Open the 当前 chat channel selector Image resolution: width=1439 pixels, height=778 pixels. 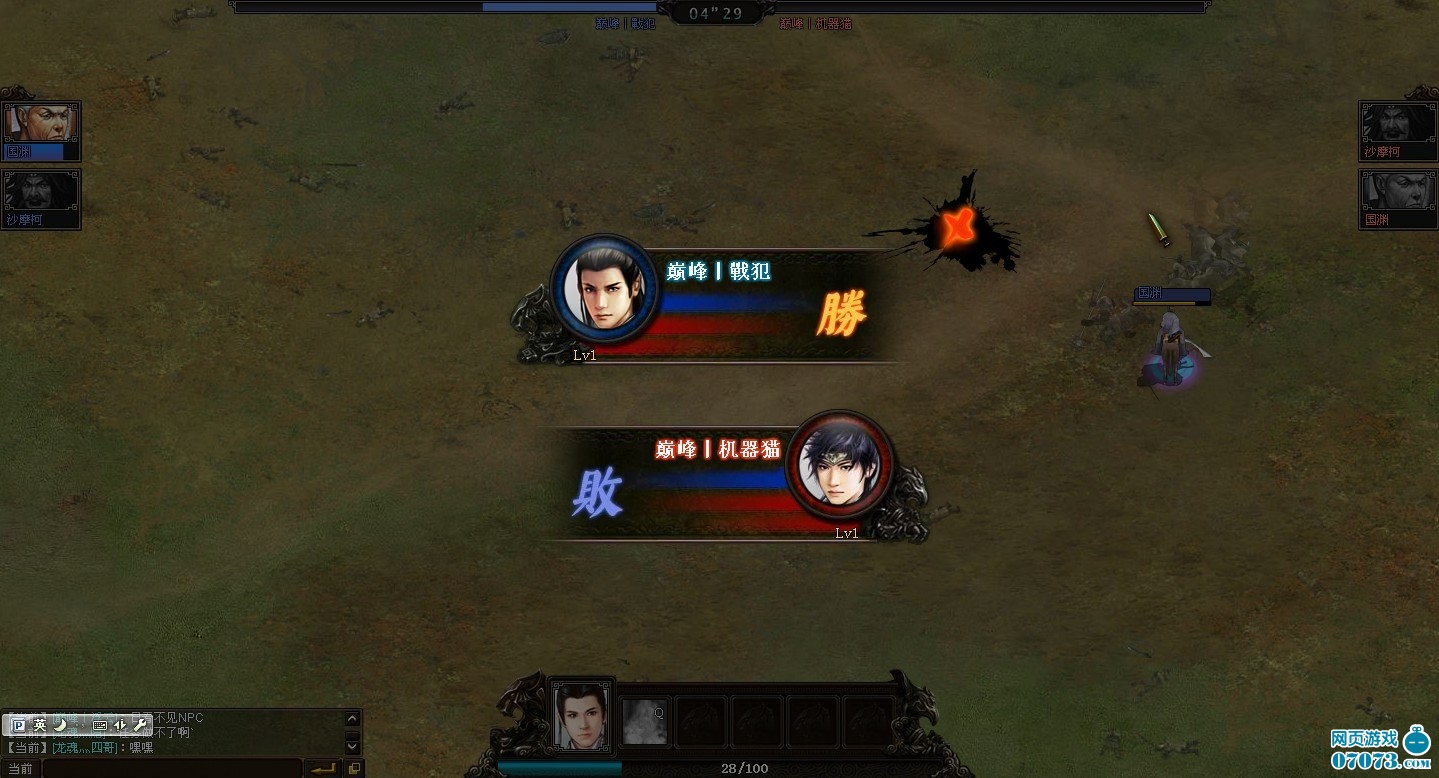[x=20, y=769]
